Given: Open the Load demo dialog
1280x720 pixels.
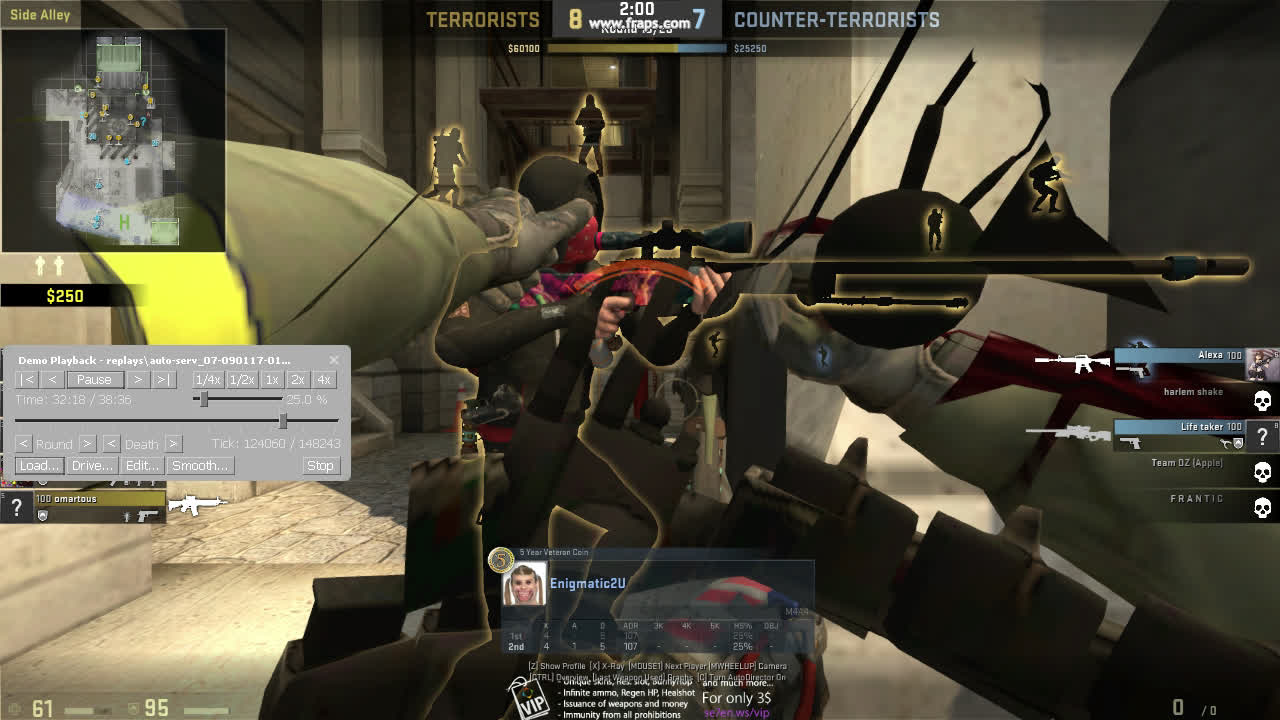Looking at the screenshot, I should 39,466.
